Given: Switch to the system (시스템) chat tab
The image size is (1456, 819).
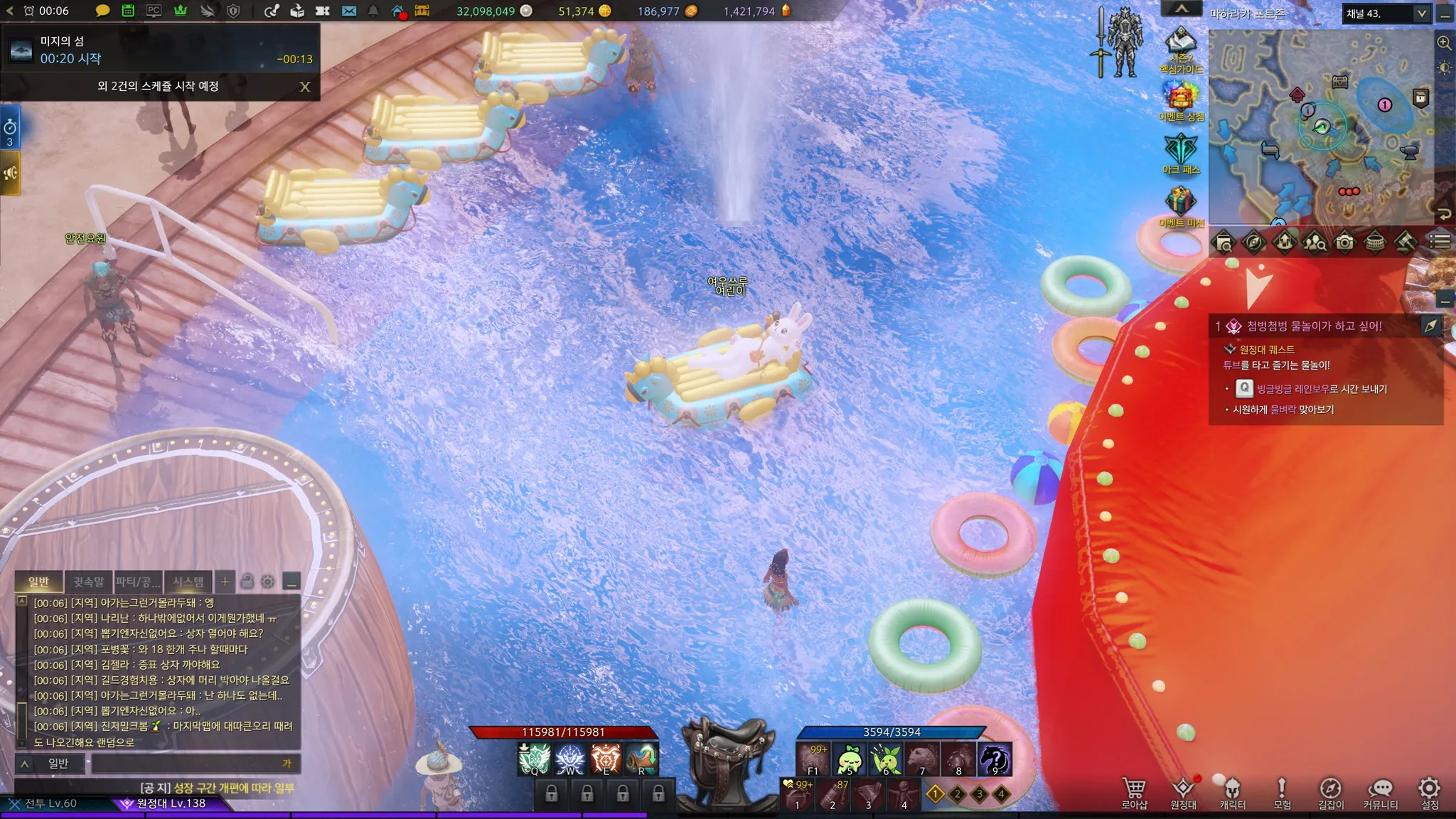Looking at the screenshot, I should 188,582.
